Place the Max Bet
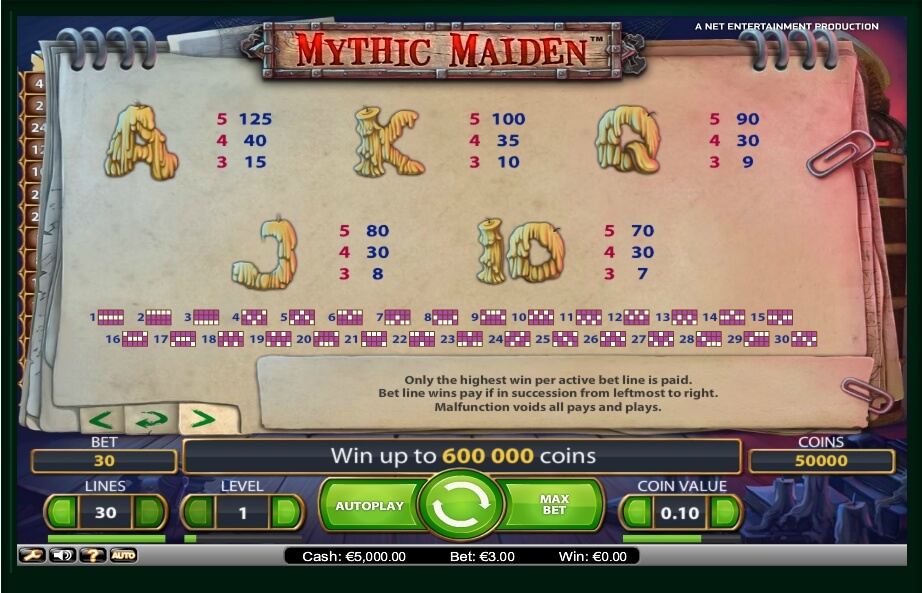The image size is (922, 593). 553,504
